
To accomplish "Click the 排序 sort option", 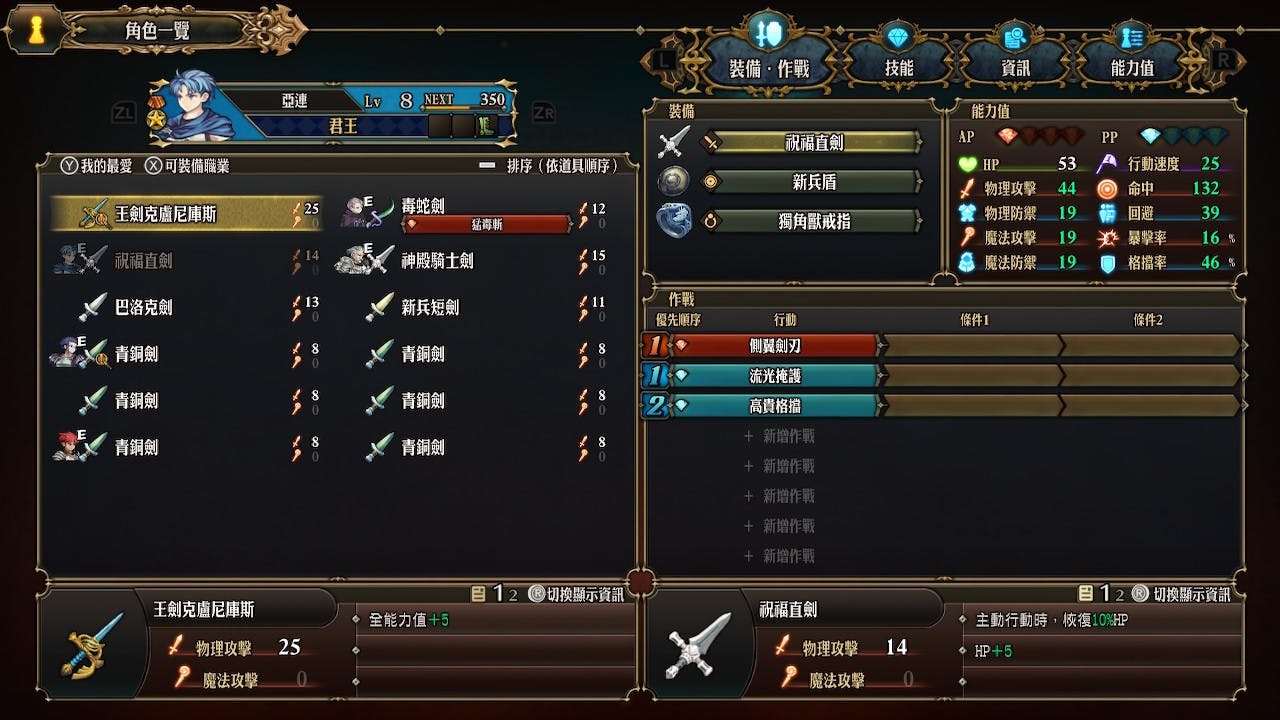I will (558, 166).
